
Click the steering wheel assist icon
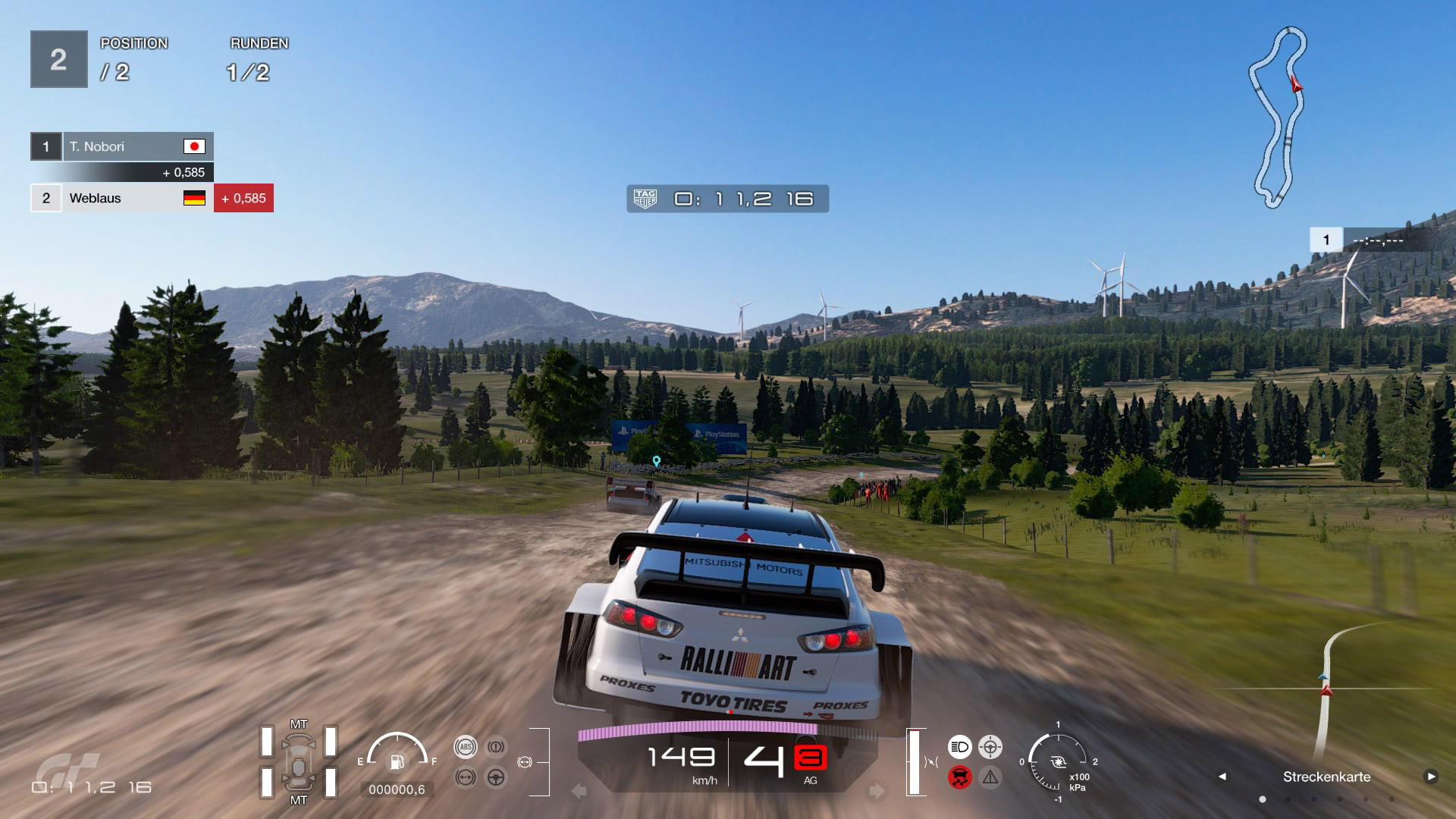pos(496,777)
